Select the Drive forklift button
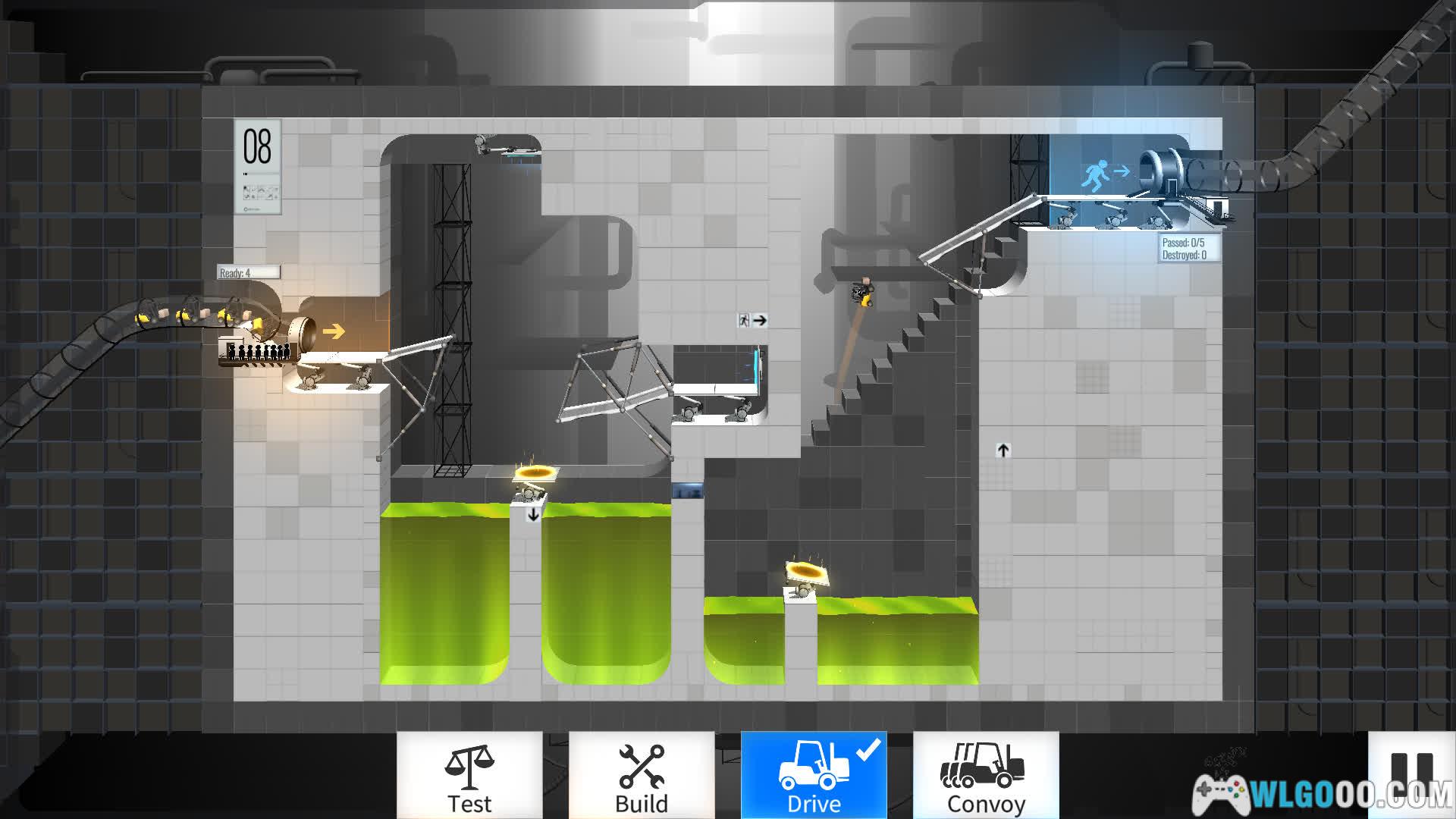This screenshot has height=819, width=1456. click(814, 776)
